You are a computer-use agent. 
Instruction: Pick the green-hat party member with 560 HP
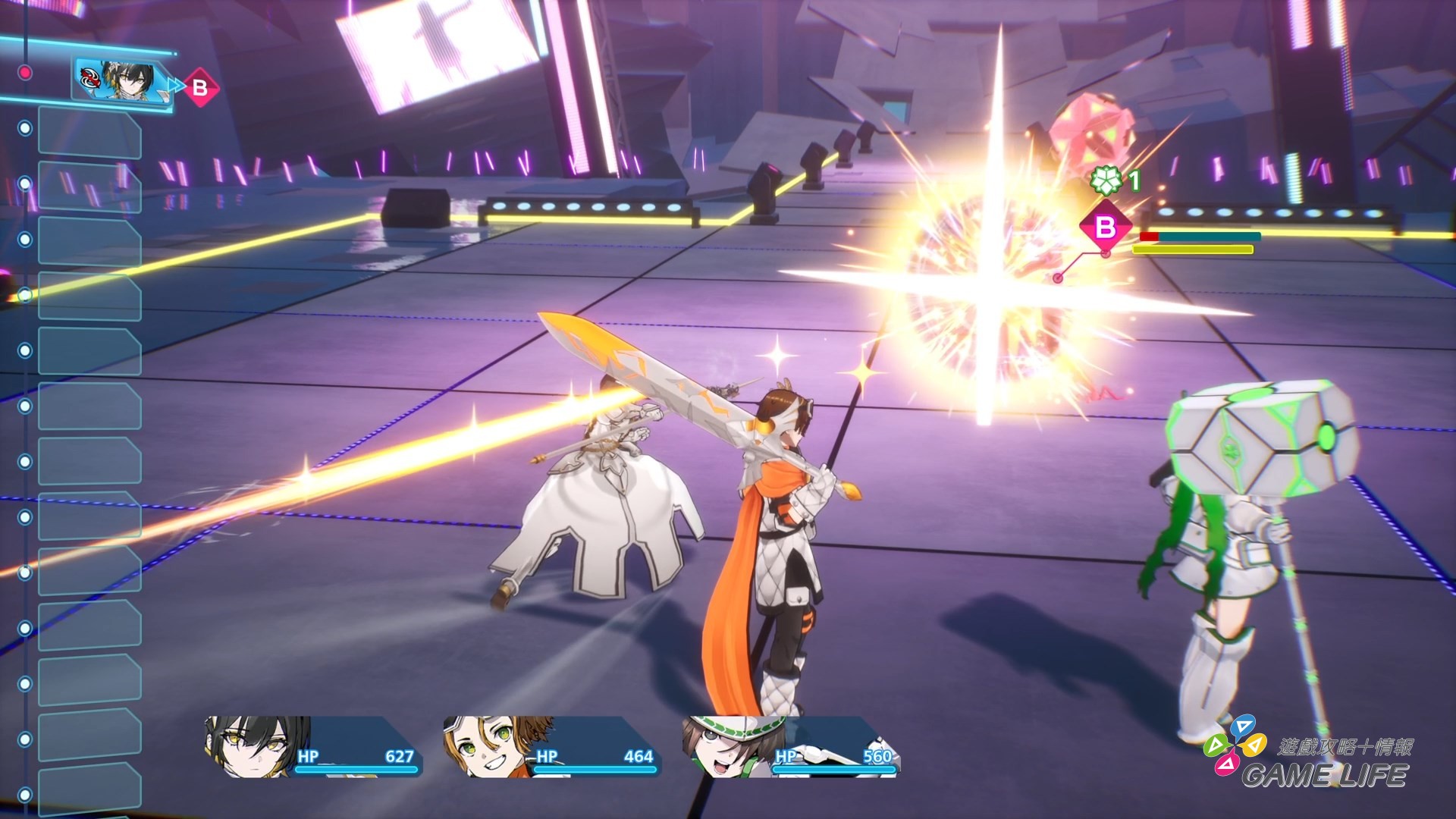pyautogui.click(x=790, y=747)
